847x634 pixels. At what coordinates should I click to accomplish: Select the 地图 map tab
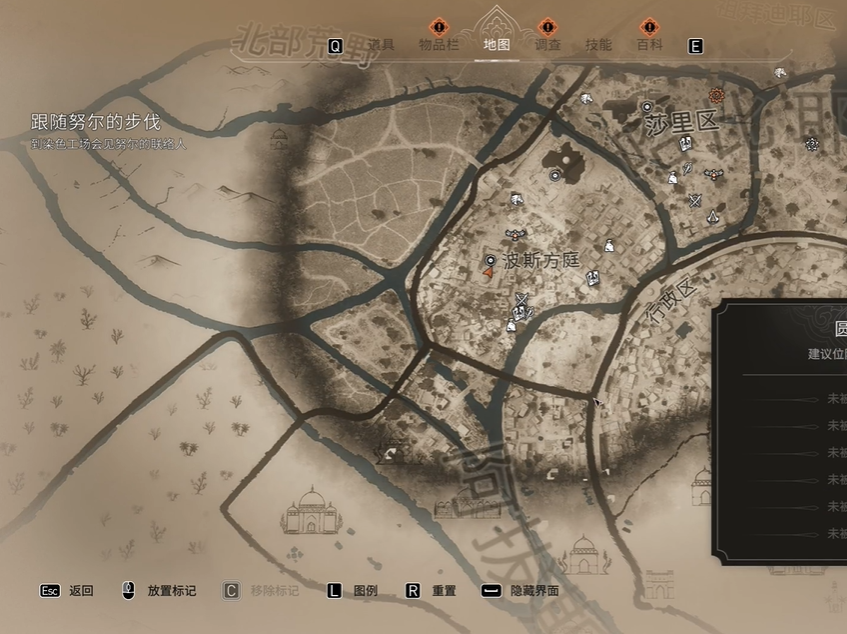pyautogui.click(x=496, y=45)
